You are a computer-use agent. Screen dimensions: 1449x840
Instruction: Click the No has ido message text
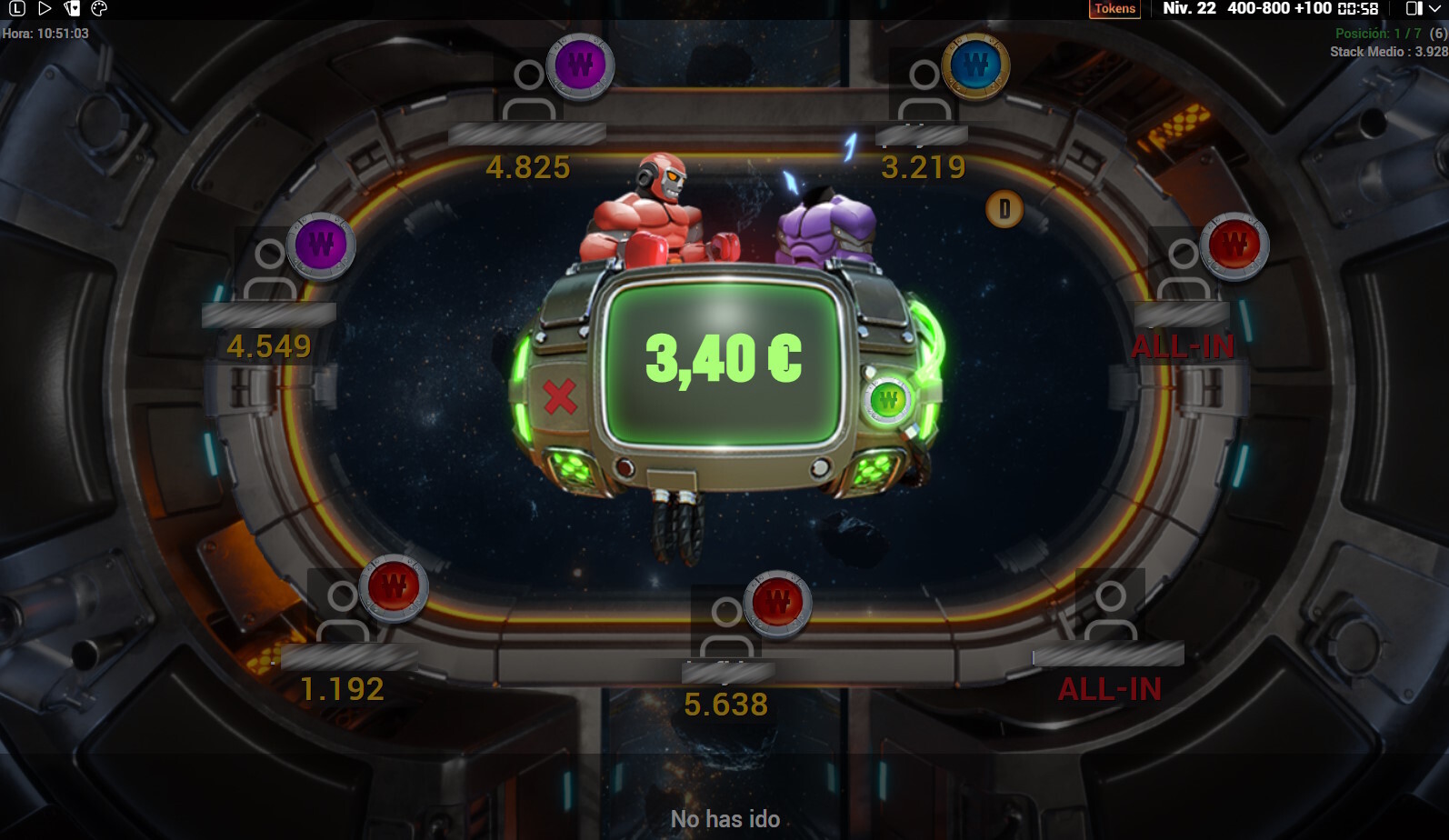pyautogui.click(x=724, y=817)
